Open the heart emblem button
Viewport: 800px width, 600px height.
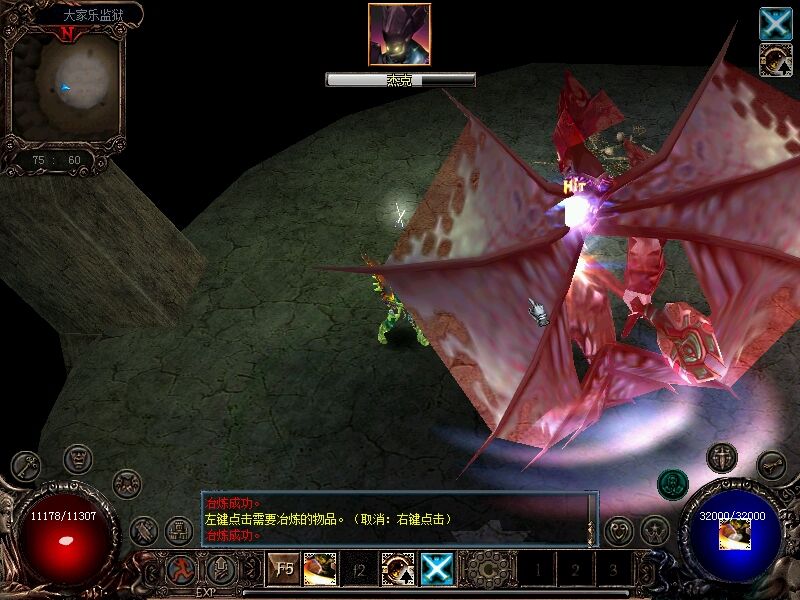pyautogui.click(x=619, y=529)
